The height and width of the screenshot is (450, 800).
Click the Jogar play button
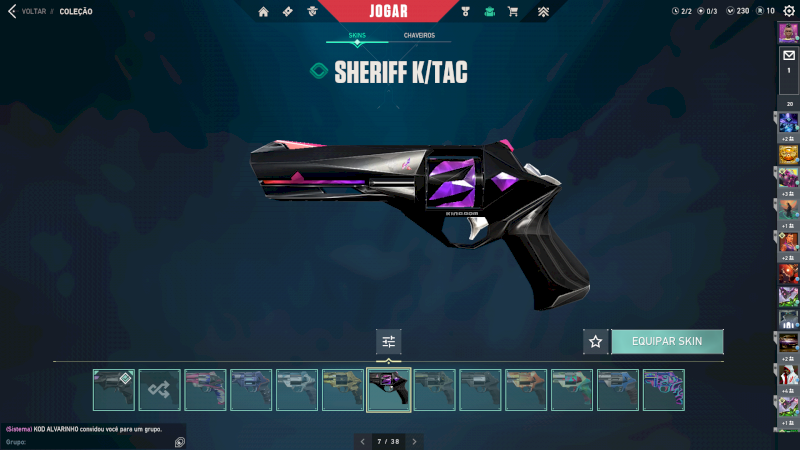click(x=388, y=11)
